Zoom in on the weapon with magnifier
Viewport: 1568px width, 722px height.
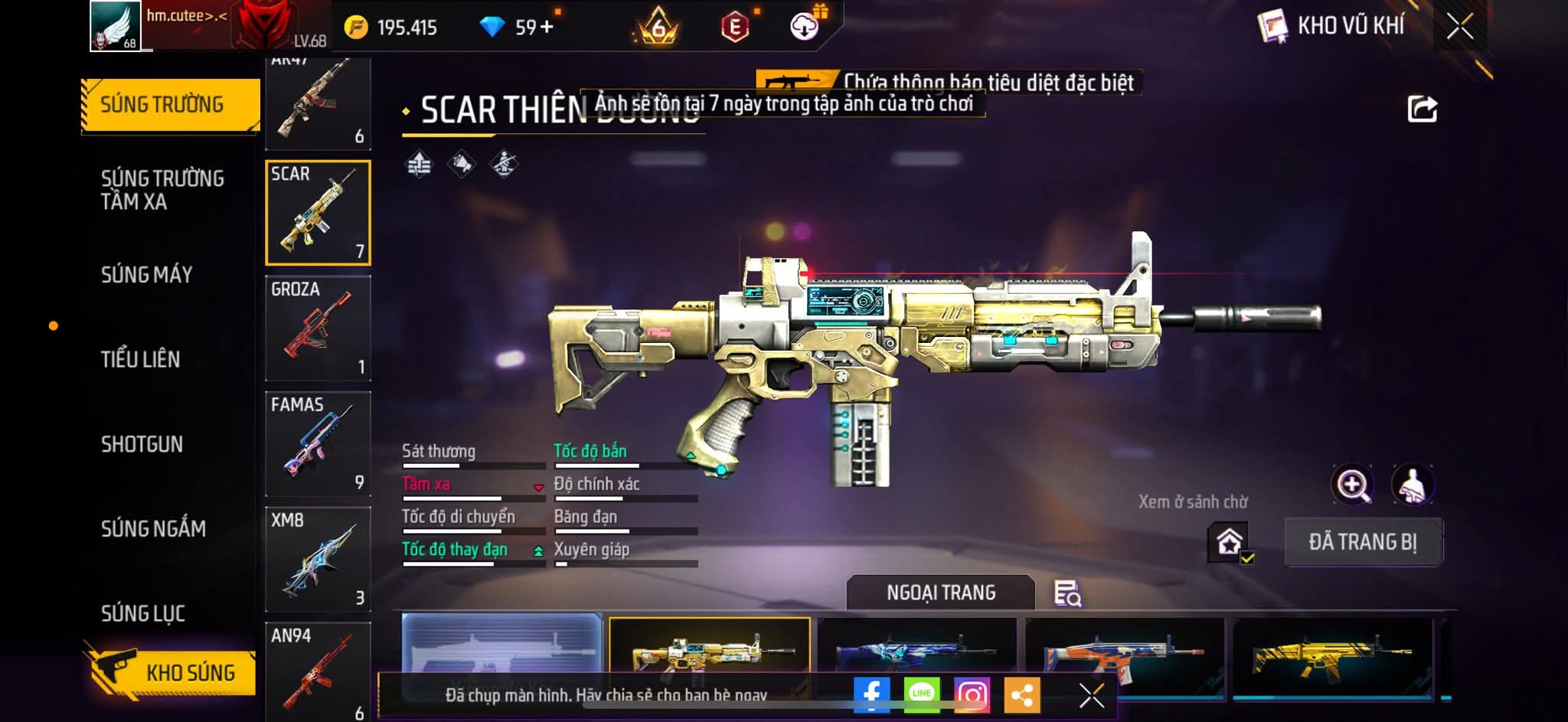[1353, 485]
